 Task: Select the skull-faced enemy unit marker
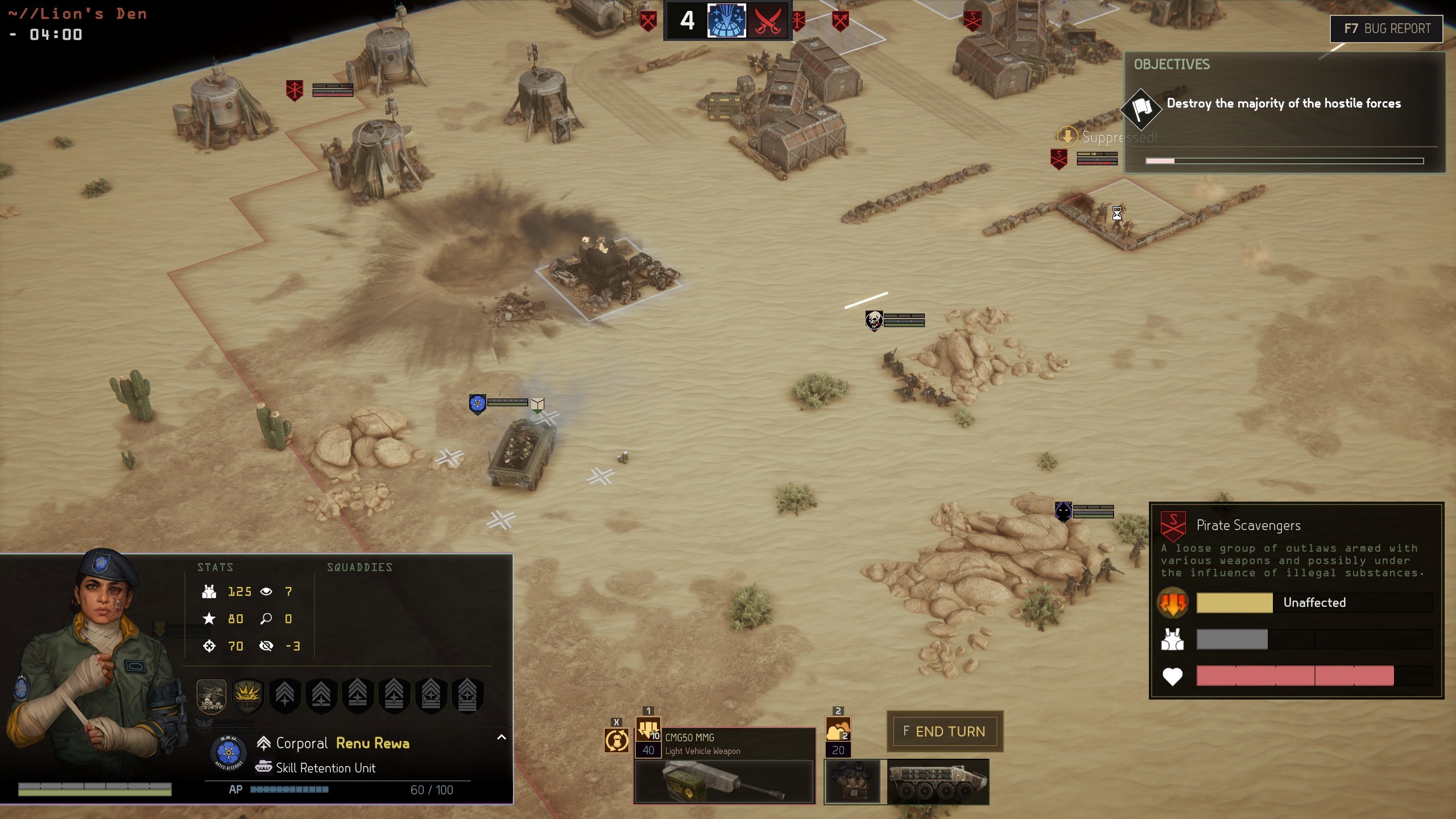874,320
